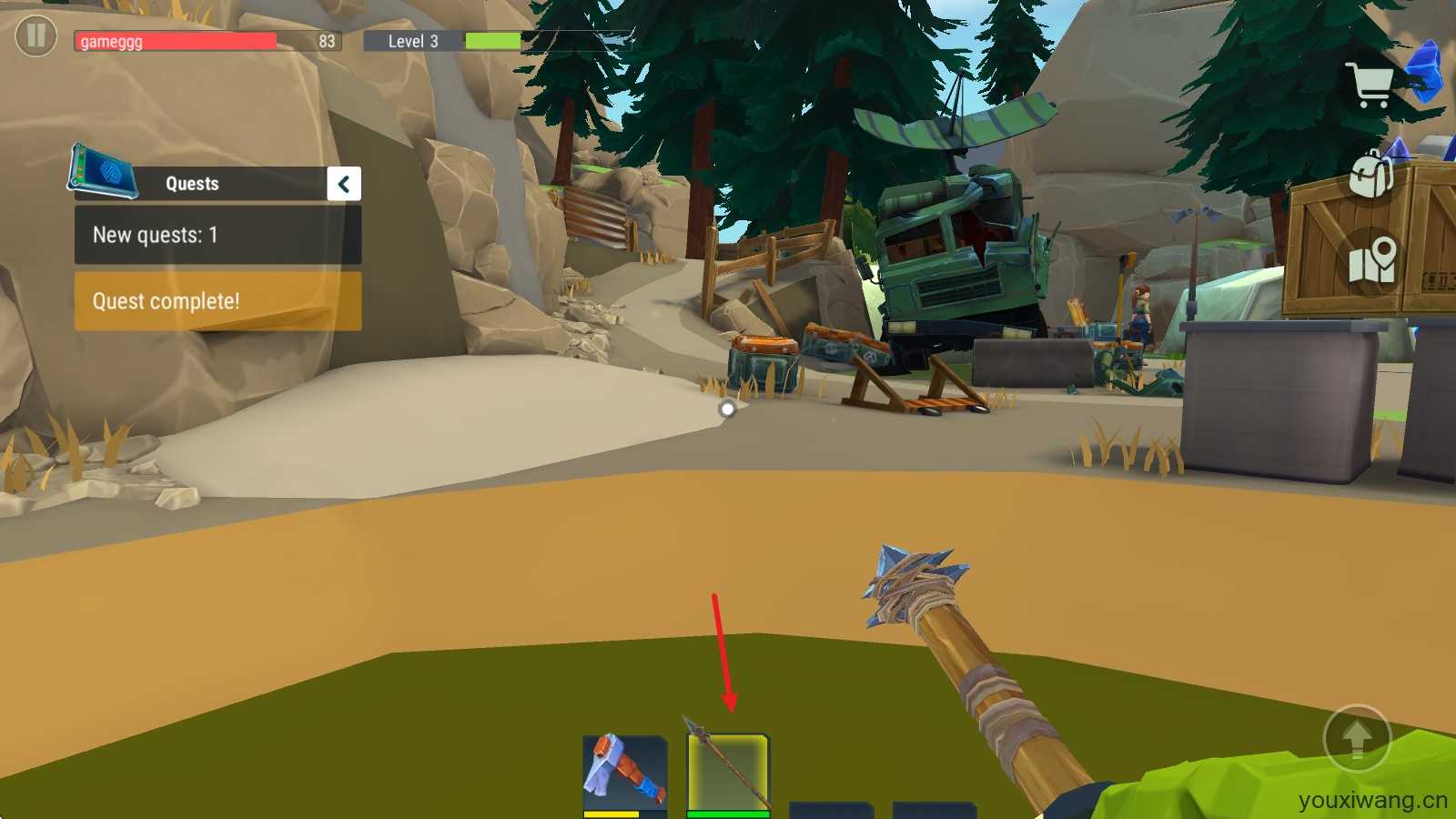Open the backpack inventory
This screenshot has height=819, width=1456.
1371,173
